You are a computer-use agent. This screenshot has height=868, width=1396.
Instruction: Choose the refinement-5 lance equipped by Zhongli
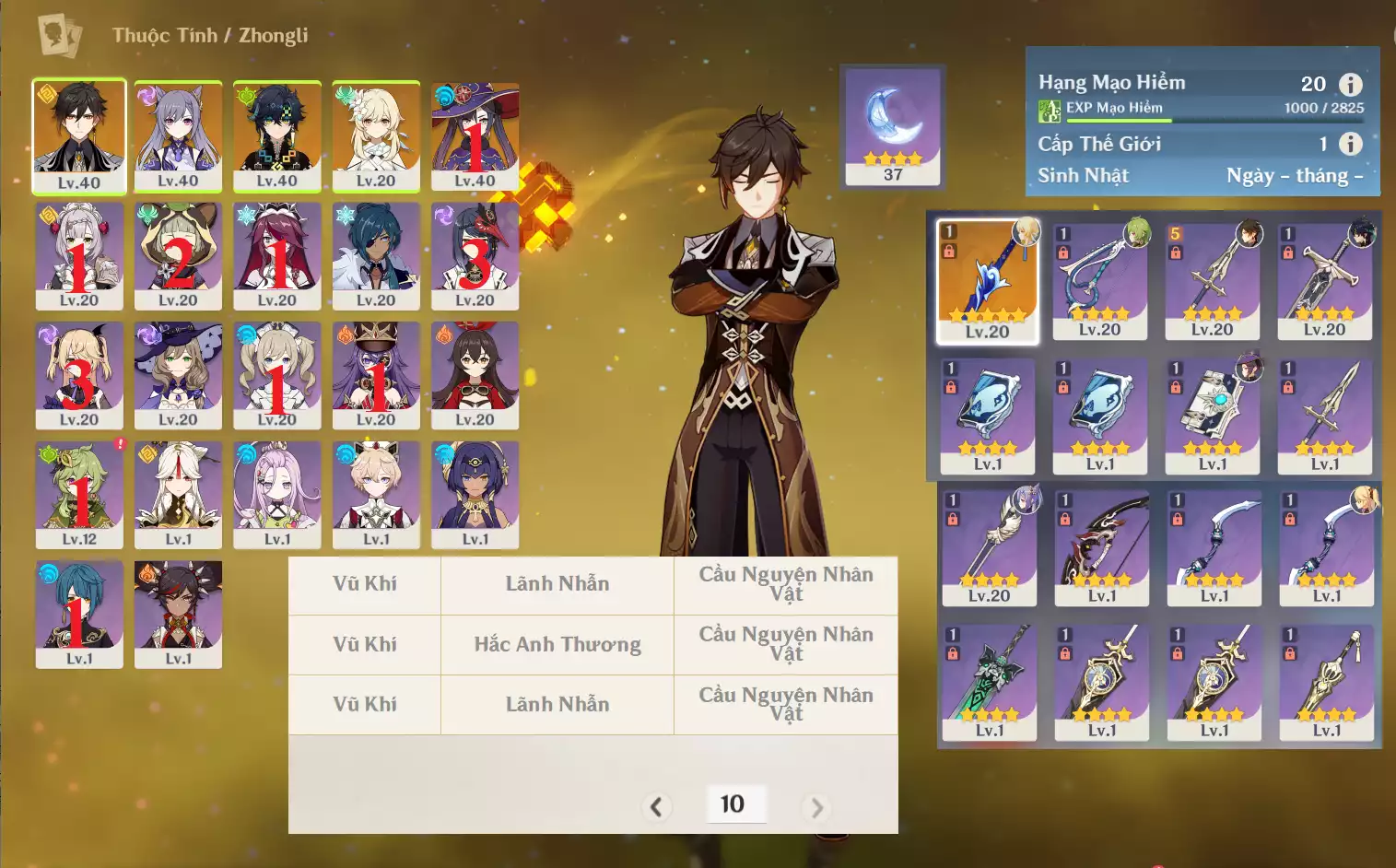click(x=1212, y=281)
